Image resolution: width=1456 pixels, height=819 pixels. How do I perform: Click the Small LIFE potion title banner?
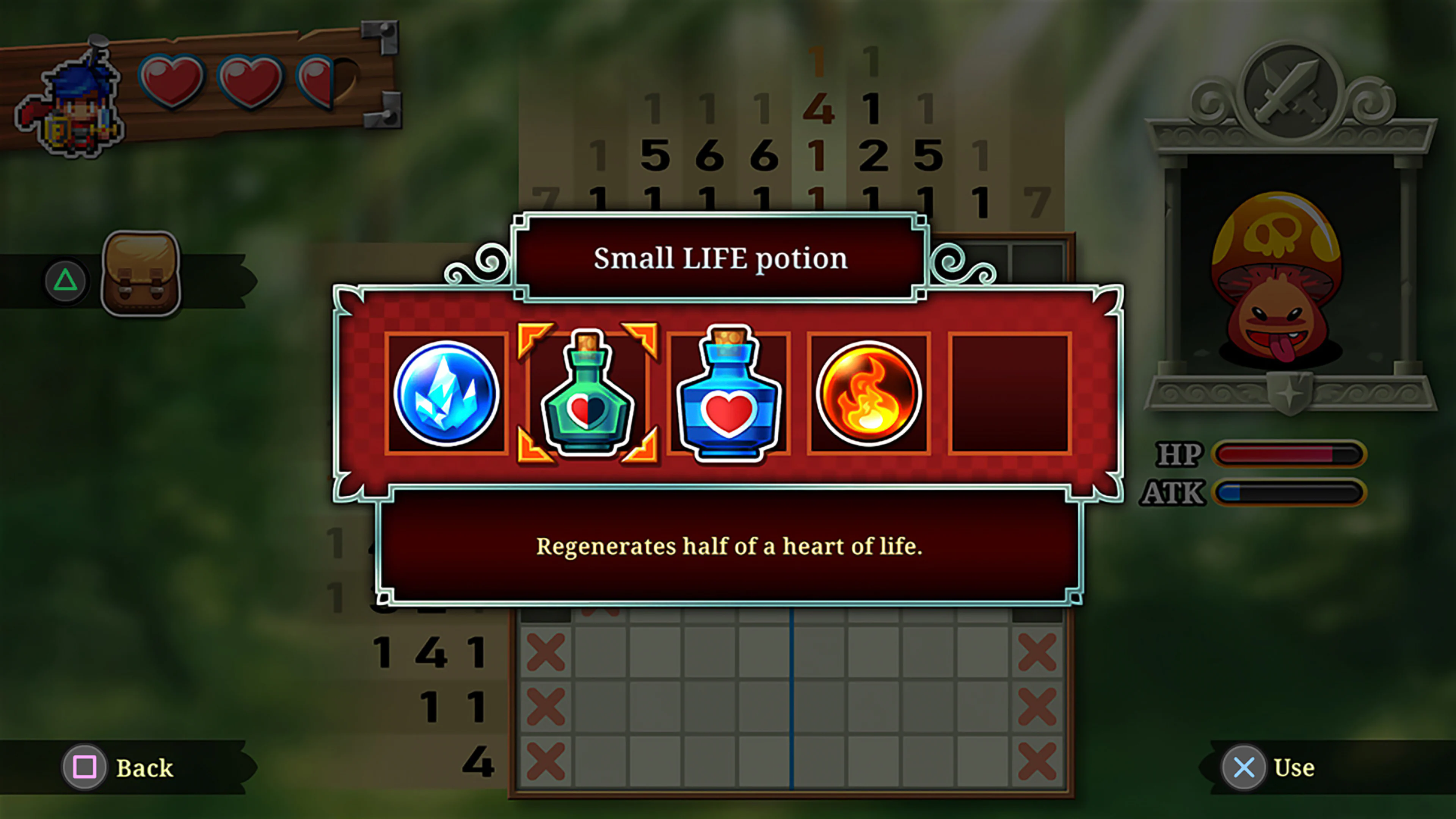coord(721,258)
